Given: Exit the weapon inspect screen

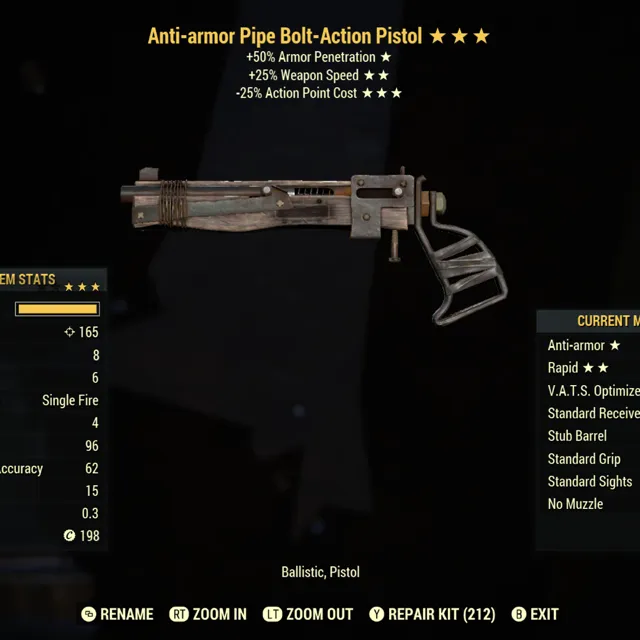Looking at the screenshot, I should tap(535, 614).
